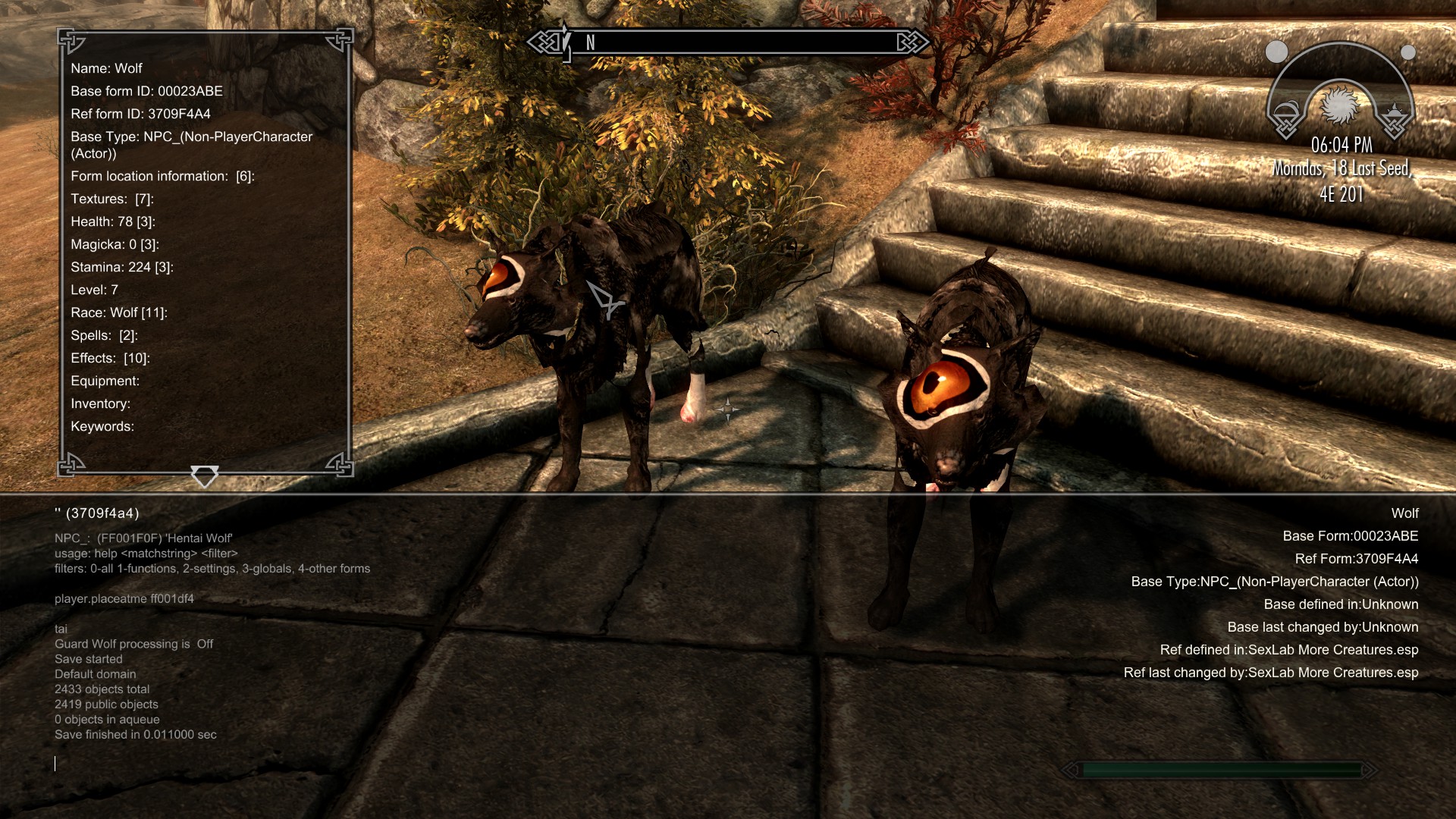Select the Keywords row

click(102, 426)
